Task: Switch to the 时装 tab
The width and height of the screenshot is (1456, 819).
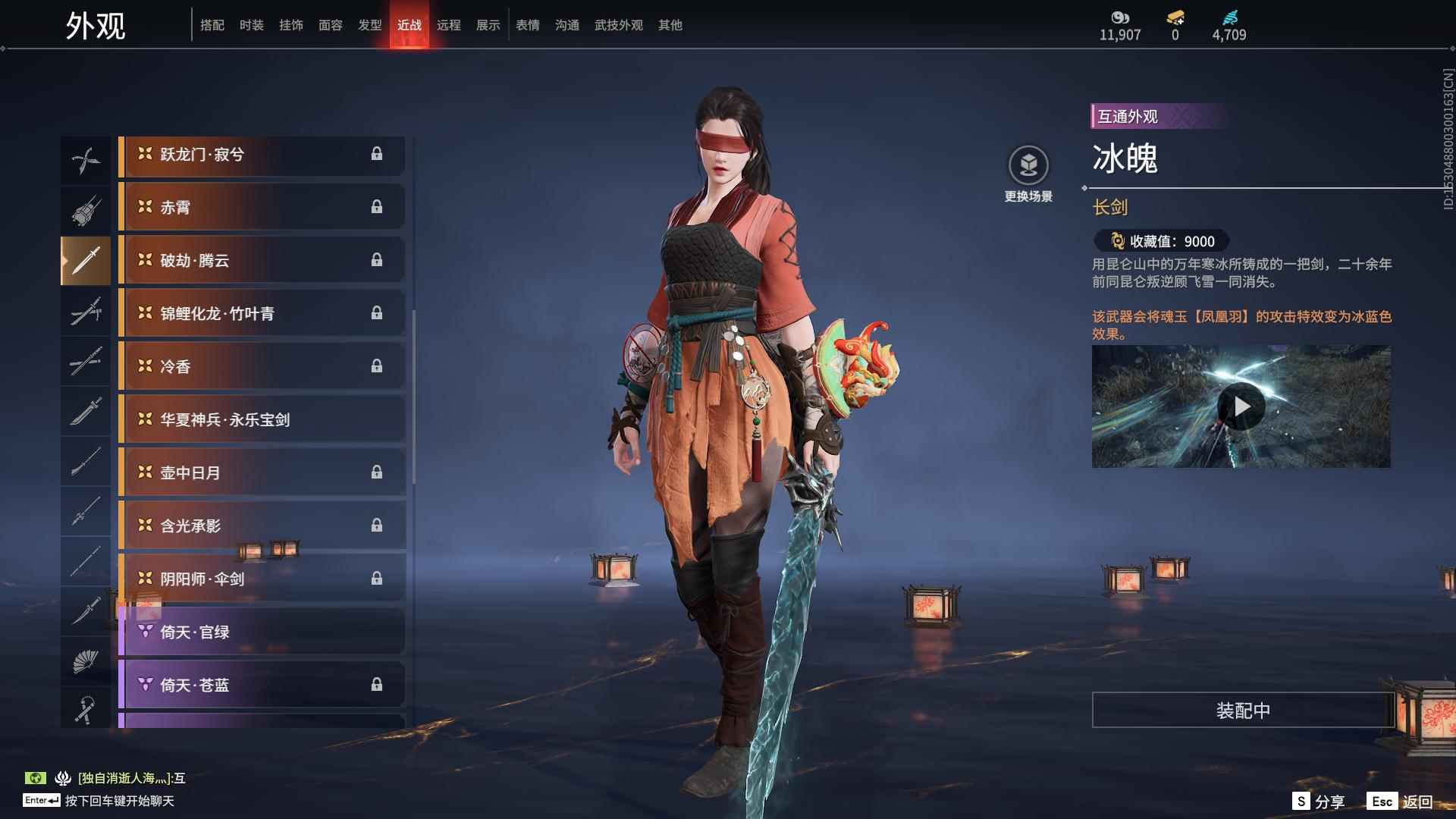Action: pyautogui.click(x=251, y=25)
